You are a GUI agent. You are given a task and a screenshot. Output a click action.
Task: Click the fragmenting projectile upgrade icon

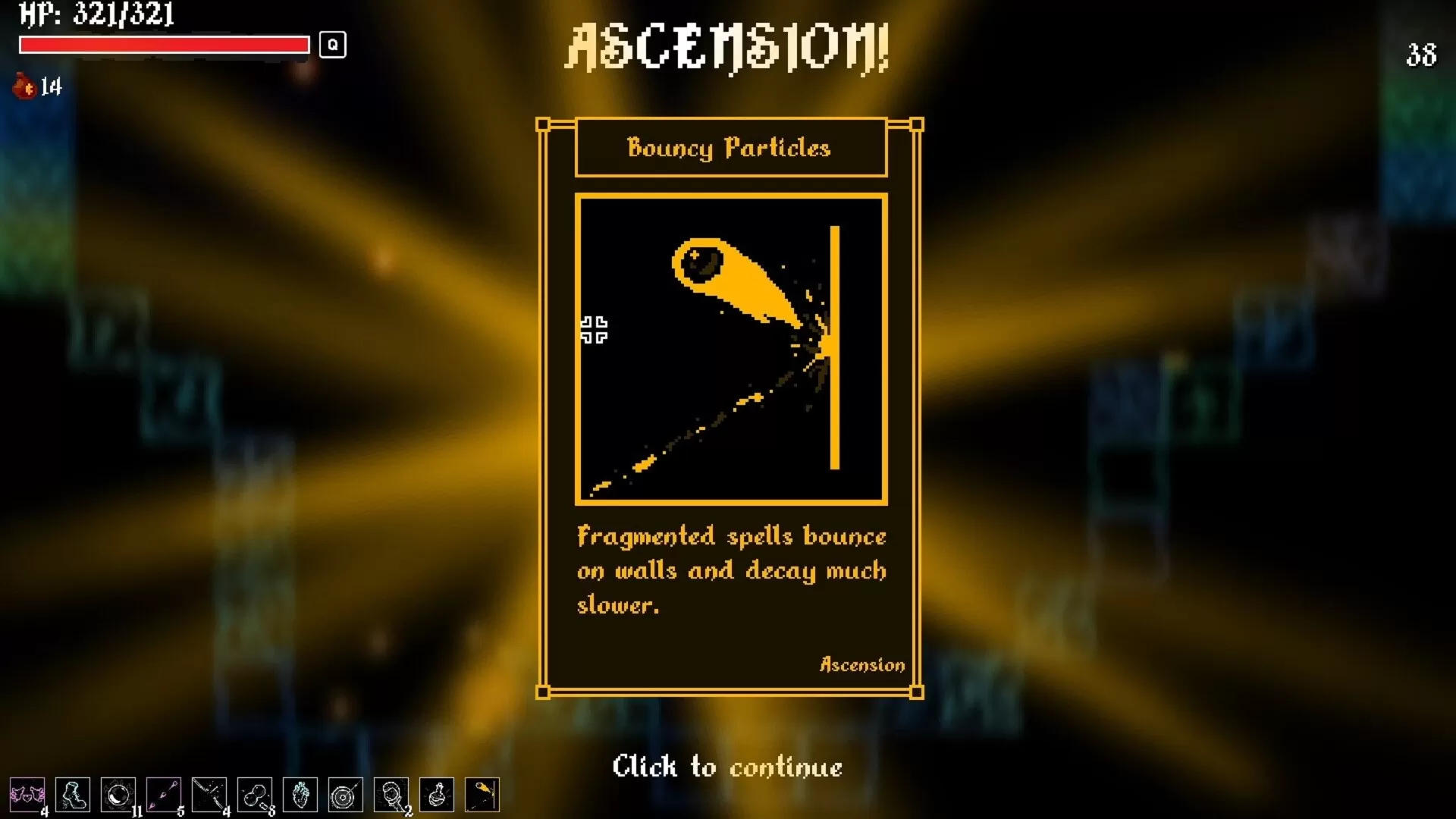[x=209, y=795]
